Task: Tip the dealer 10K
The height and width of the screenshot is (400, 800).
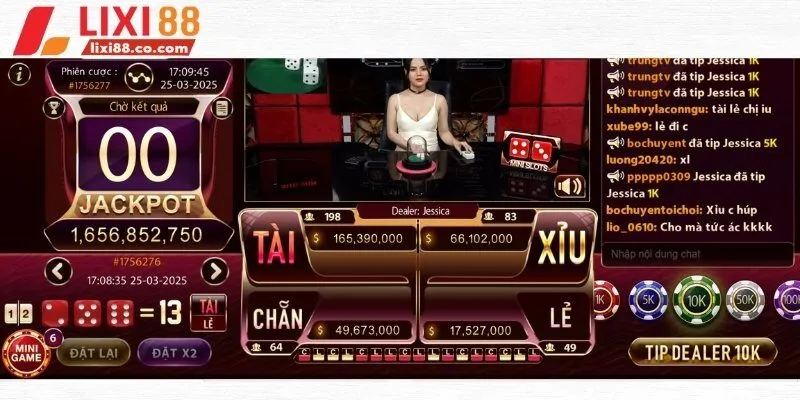Action: pyautogui.click(x=702, y=351)
